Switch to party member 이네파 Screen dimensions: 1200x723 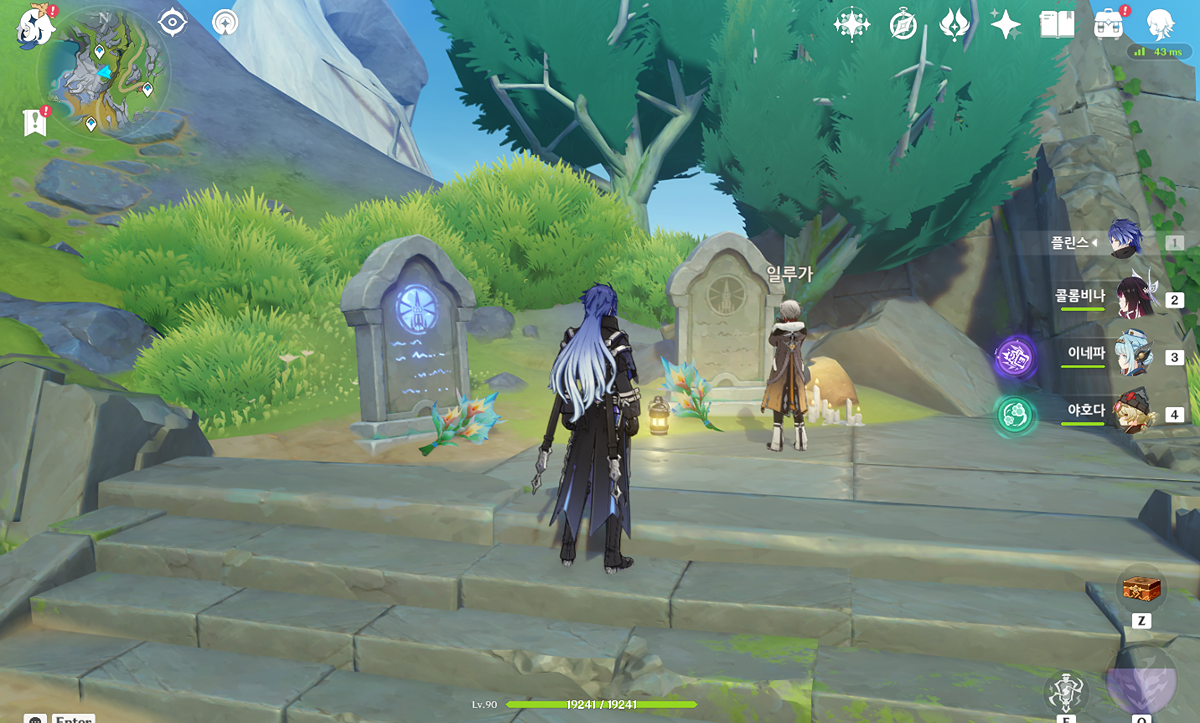point(1135,356)
